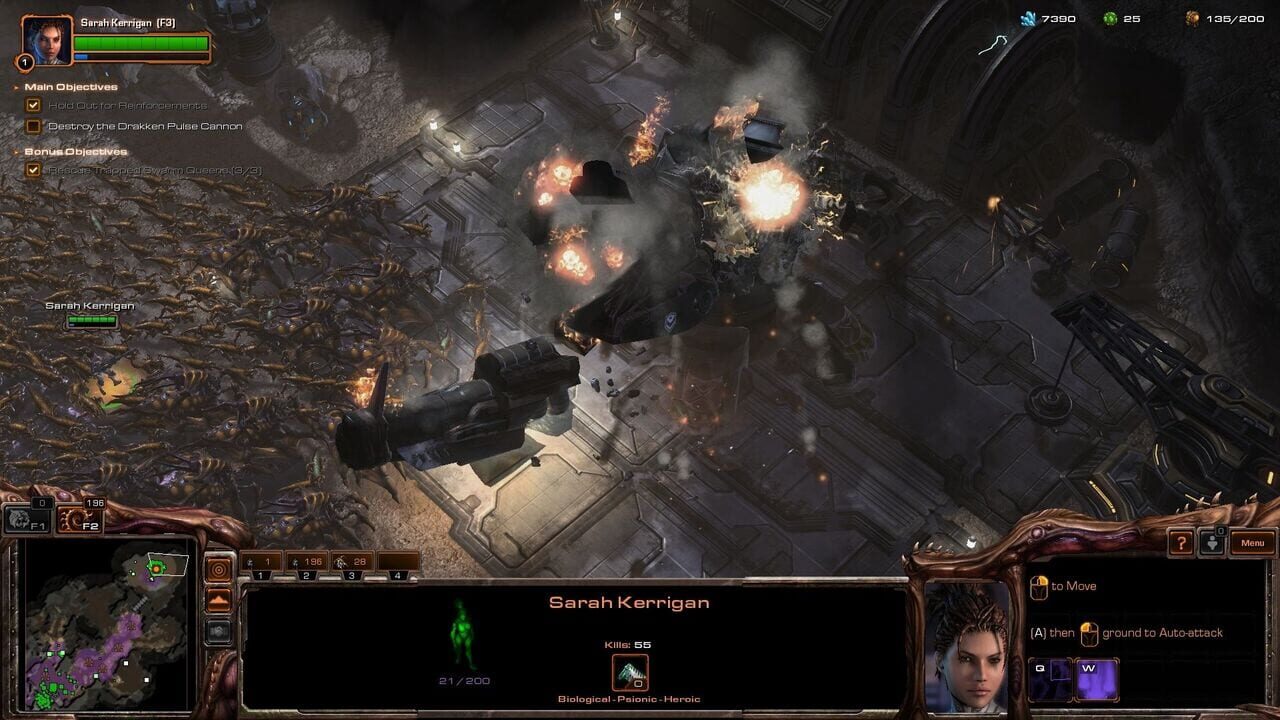Toggle enemy colors on the minimap
This screenshot has height=720, width=1280.
[217, 630]
